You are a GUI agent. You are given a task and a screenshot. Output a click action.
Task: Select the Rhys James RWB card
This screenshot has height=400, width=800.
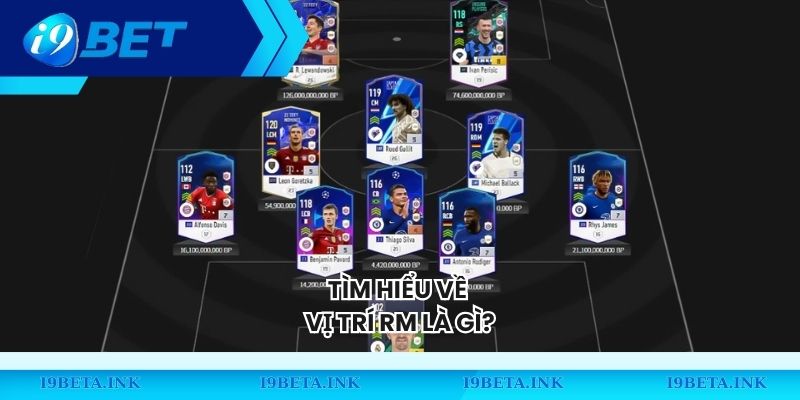click(x=597, y=197)
